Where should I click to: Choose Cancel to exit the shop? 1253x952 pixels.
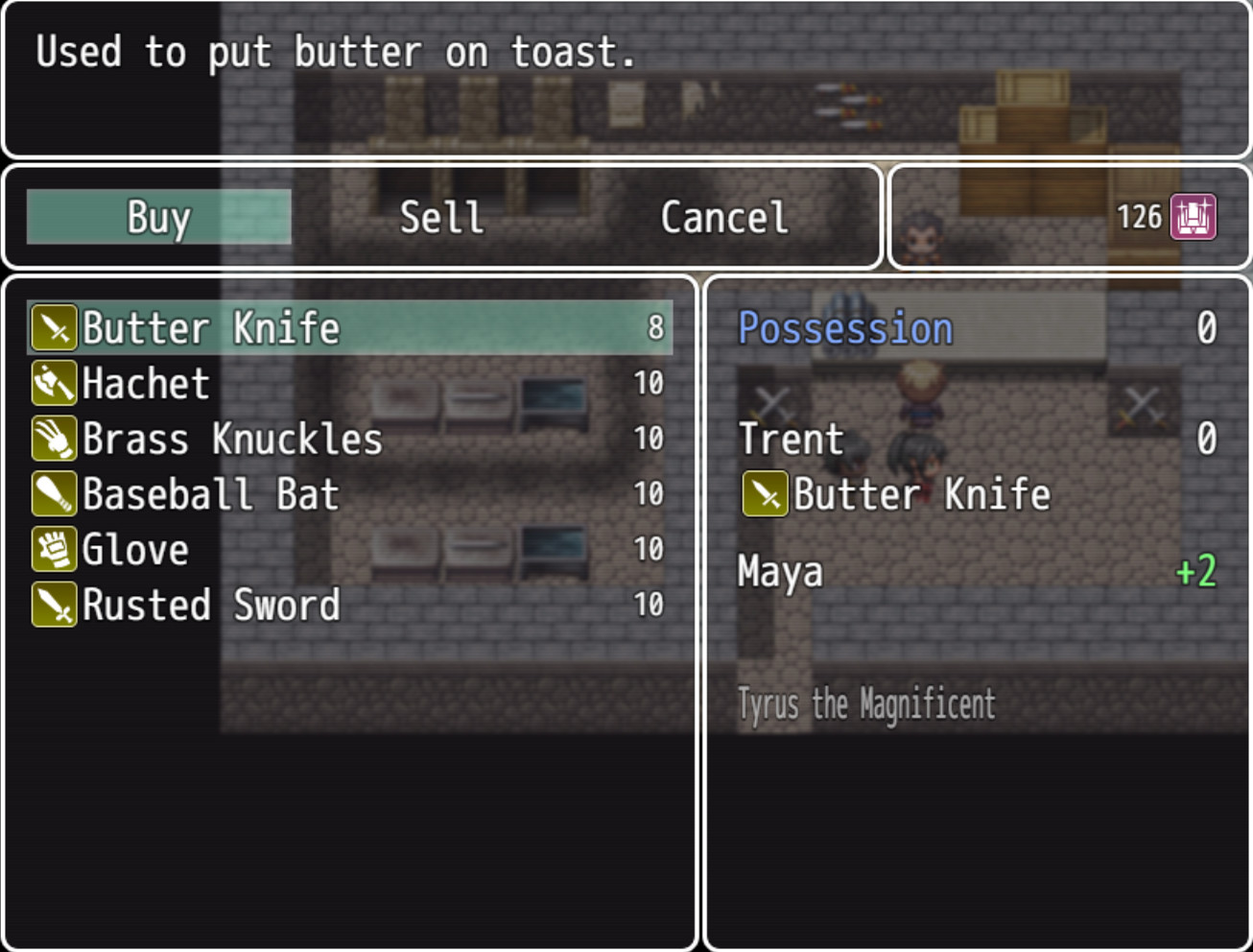pos(723,217)
